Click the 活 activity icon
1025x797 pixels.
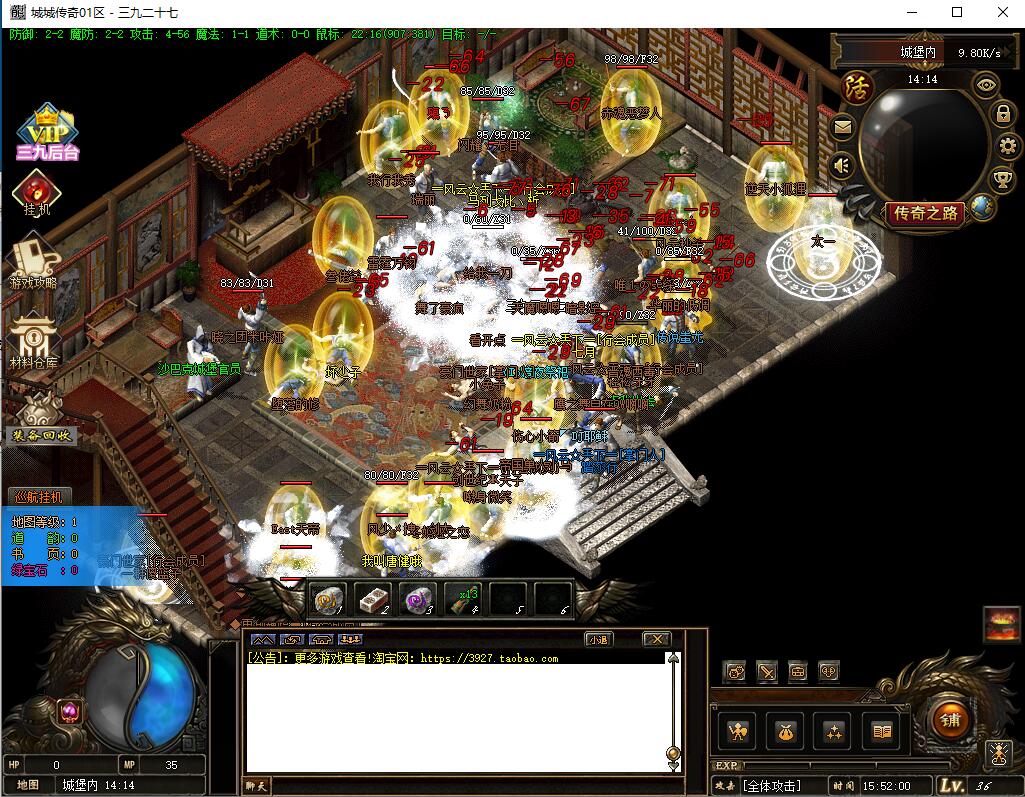point(856,85)
